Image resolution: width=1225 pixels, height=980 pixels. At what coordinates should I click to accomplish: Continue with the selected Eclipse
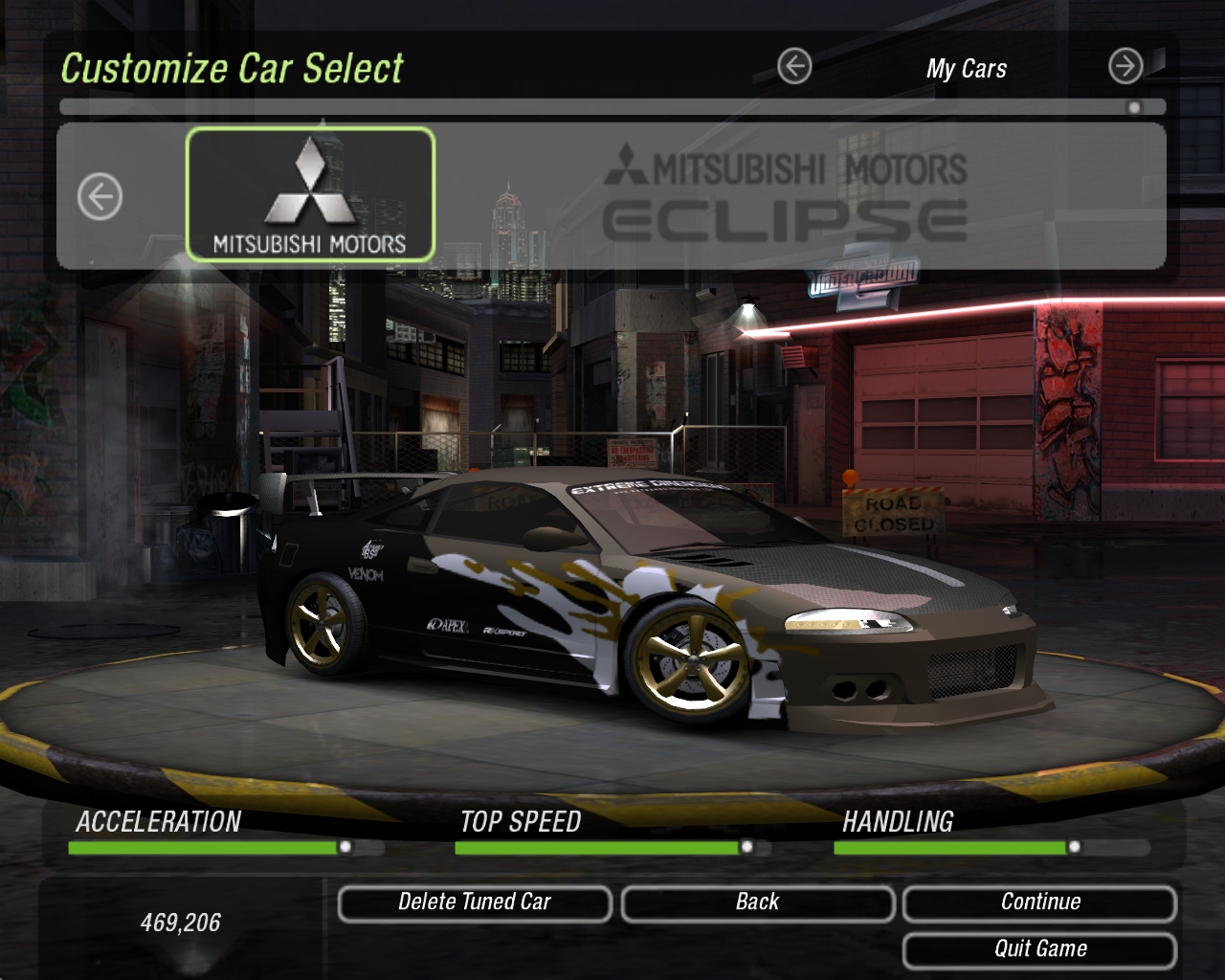[x=1039, y=902]
